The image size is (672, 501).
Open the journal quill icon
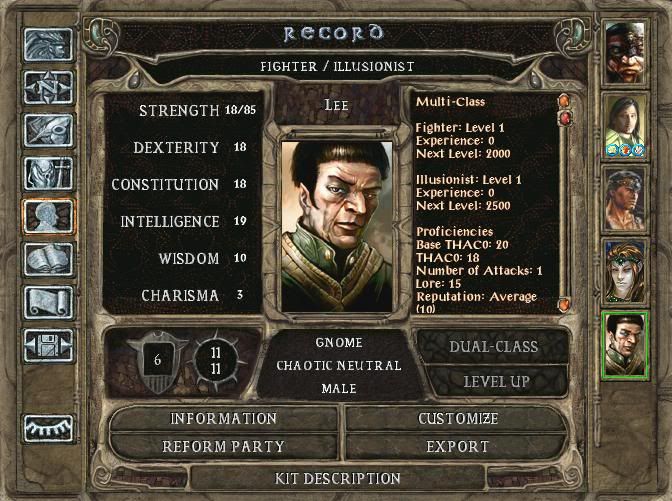(48, 129)
